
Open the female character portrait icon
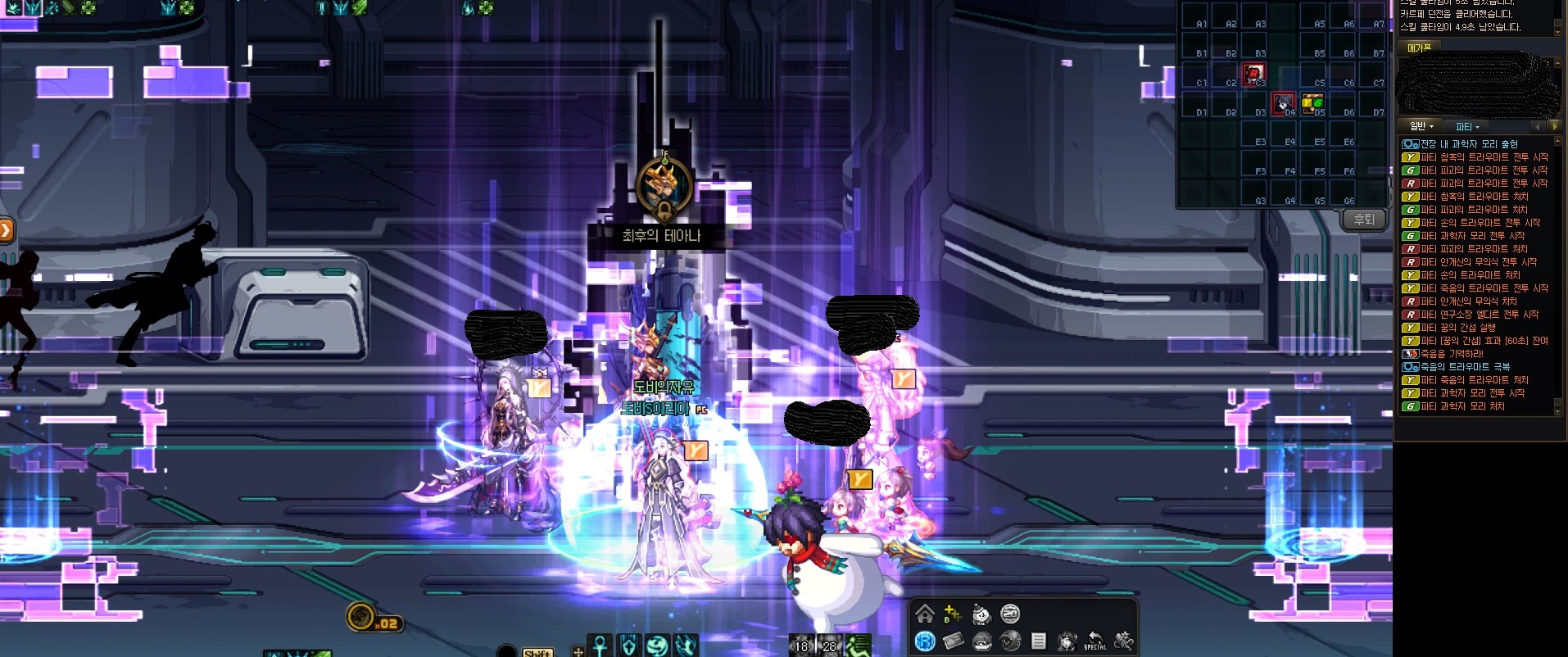pyautogui.click(x=1067, y=641)
